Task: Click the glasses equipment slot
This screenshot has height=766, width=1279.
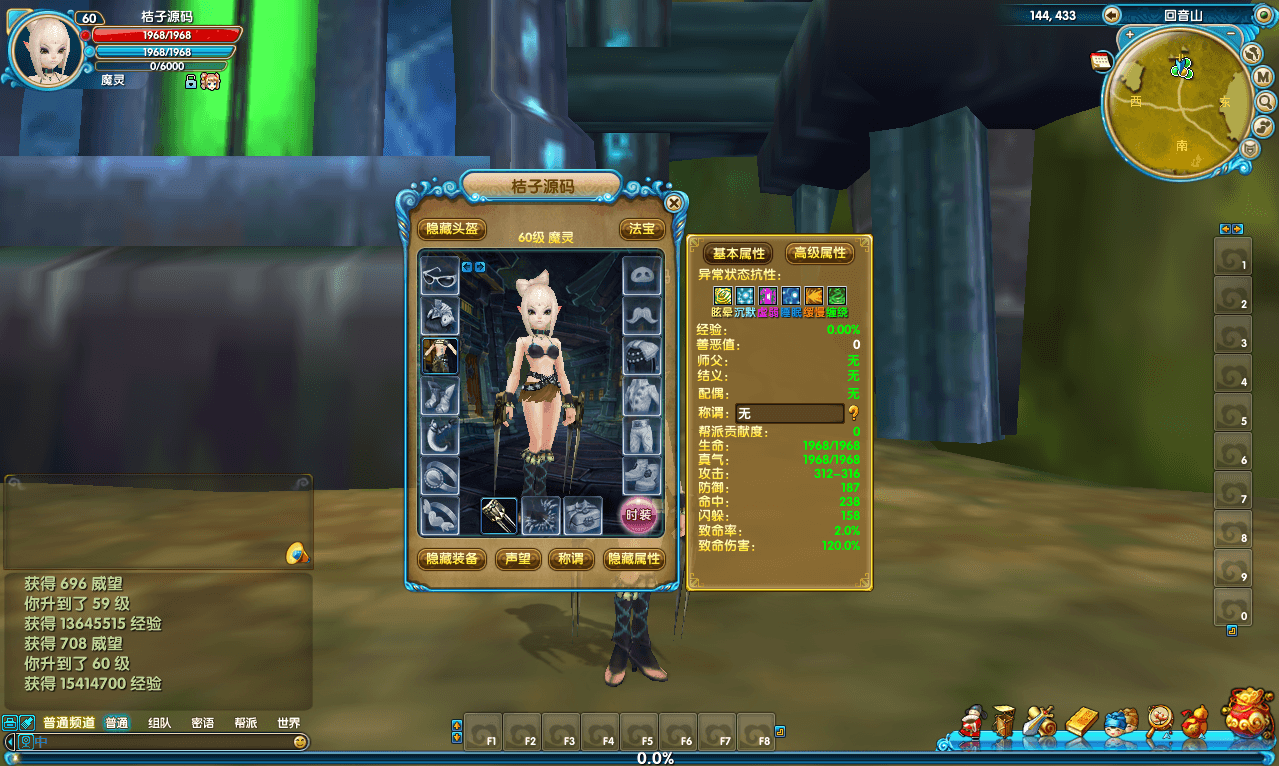Action: 440,275
